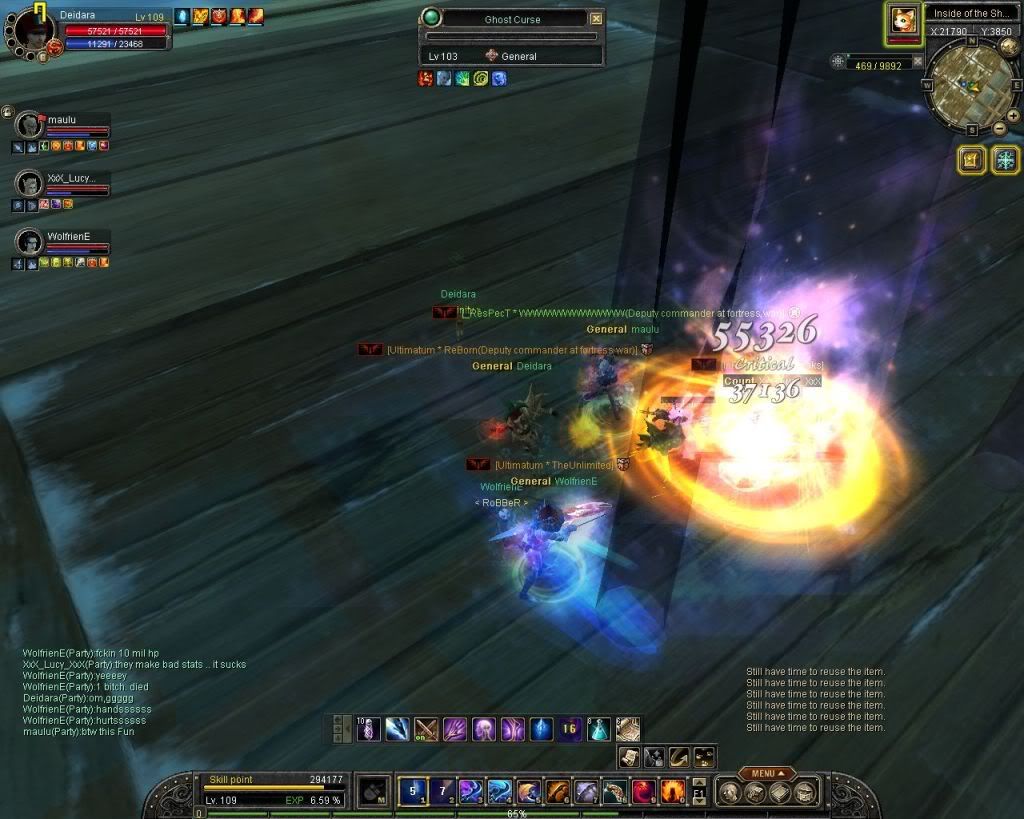Switch hotbar page with the F1 up arrow

[699, 782]
